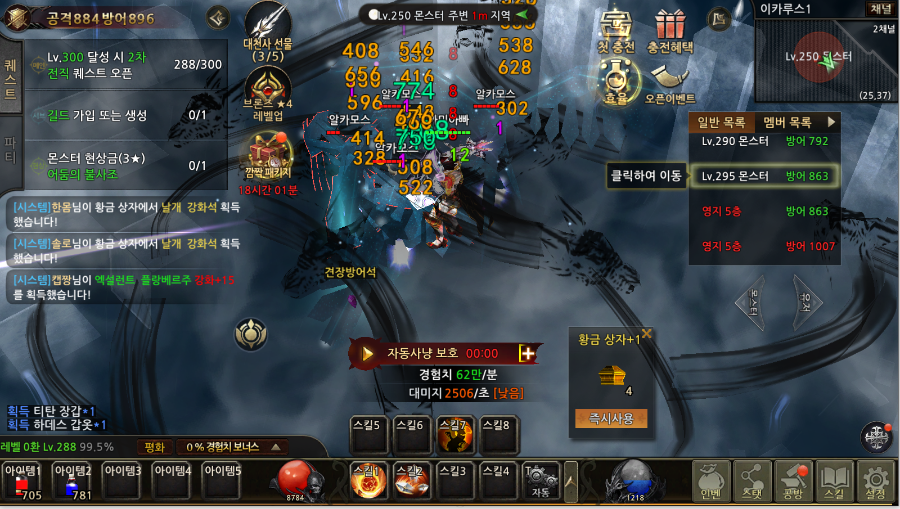The width and height of the screenshot is (900, 509).
Task: Click the 이카루스1 minimap
Action: click(x=827, y=60)
